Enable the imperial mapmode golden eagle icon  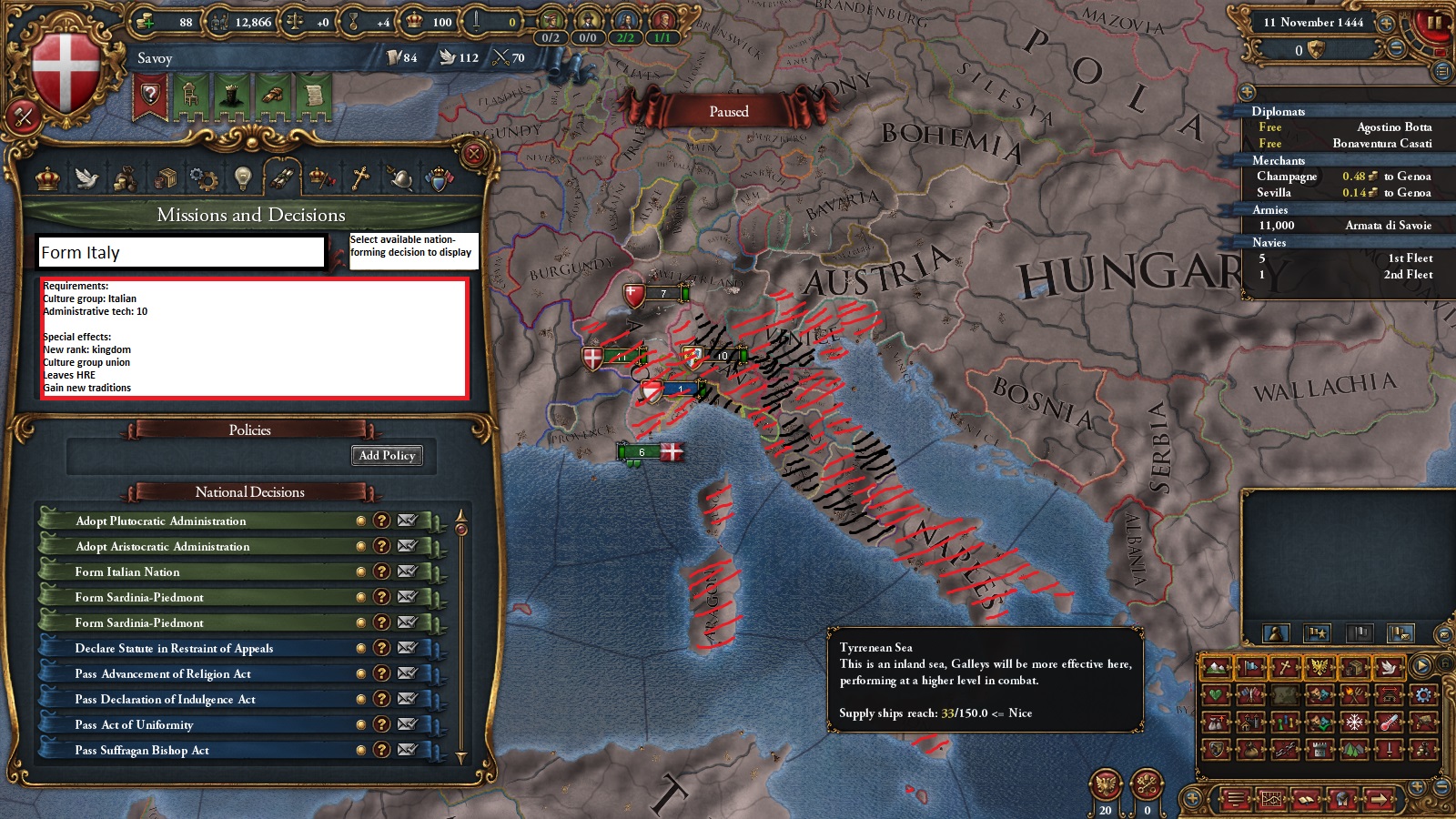point(1319,667)
